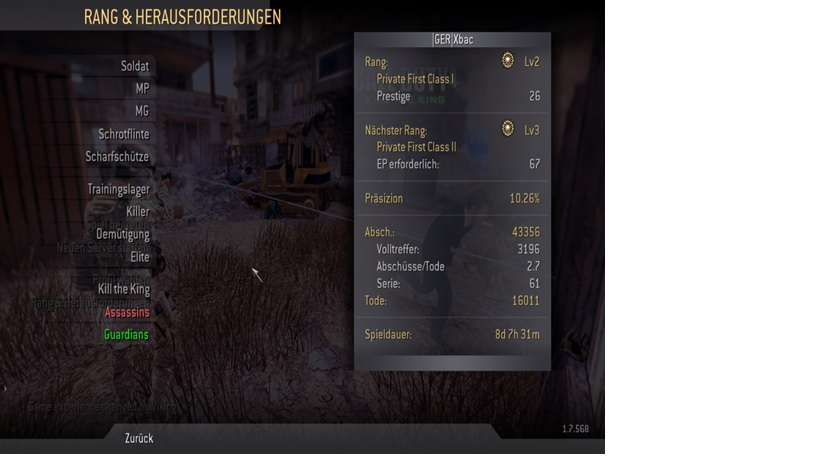The image size is (819, 460).
Task: Choose the green Guardians entry
Action: [126, 335]
